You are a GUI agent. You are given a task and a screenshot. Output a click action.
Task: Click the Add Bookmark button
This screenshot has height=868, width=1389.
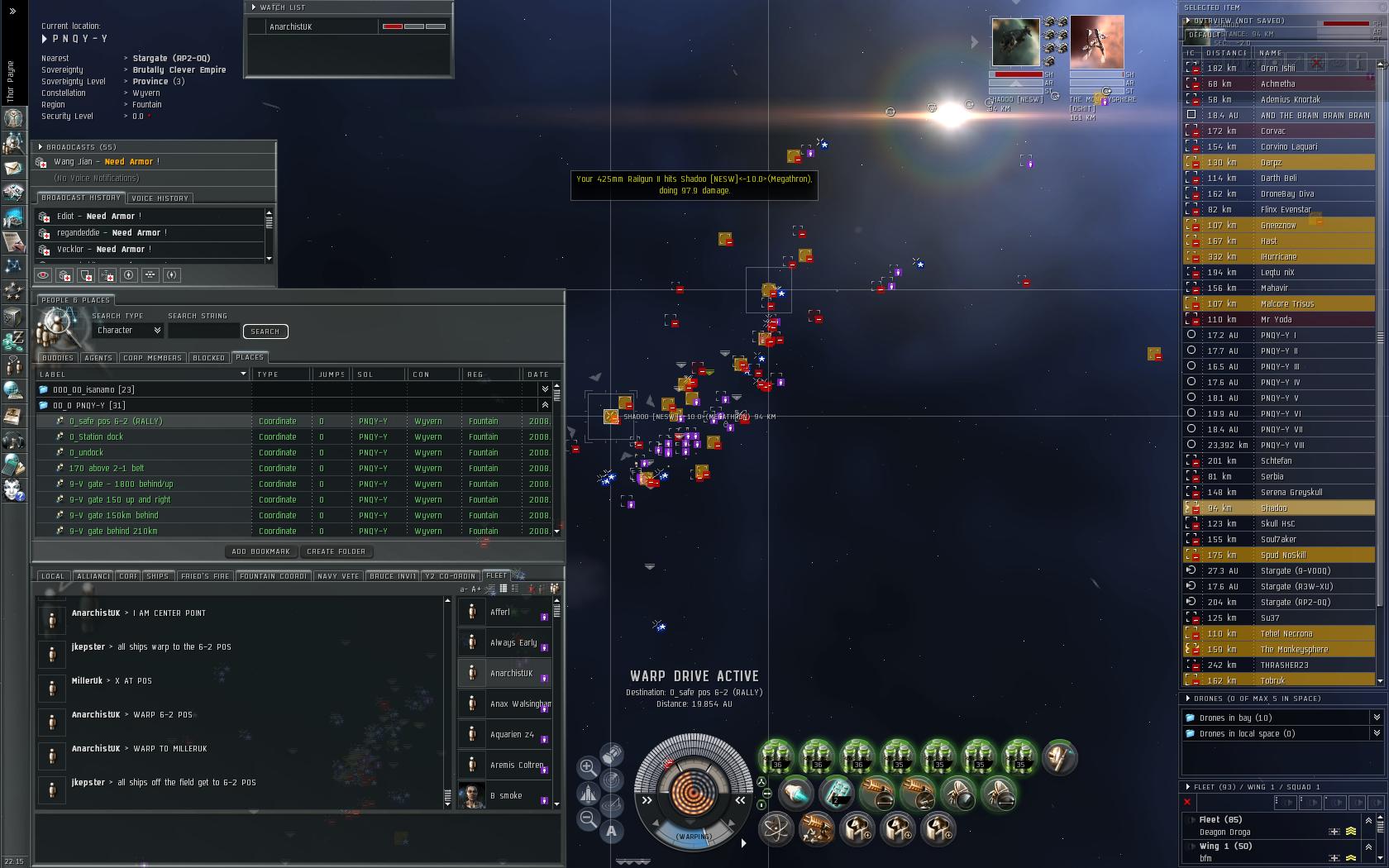(x=260, y=551)
